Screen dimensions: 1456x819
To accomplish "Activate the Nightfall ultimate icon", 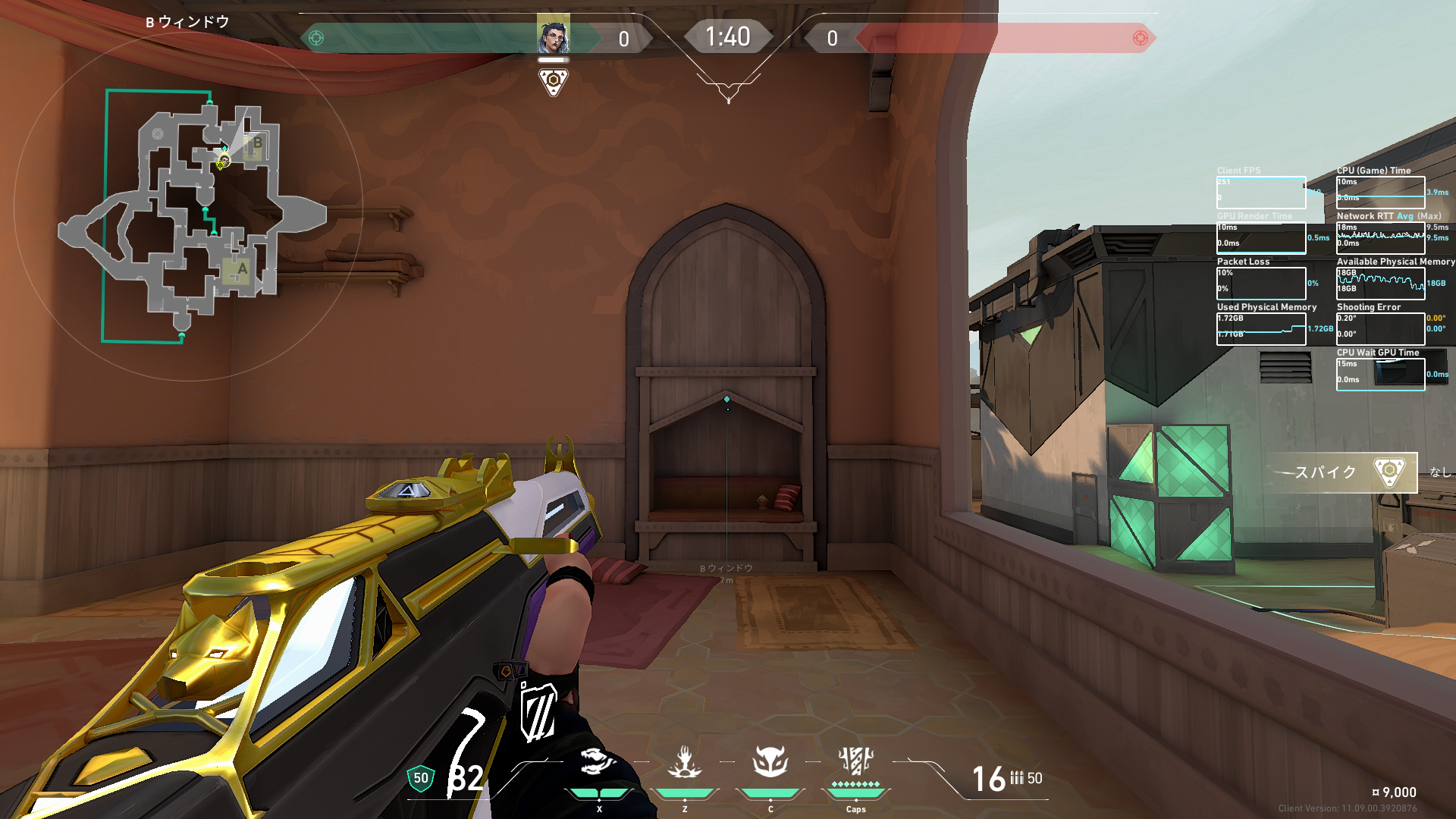I will pyautogui.click(x=856, y=761).
